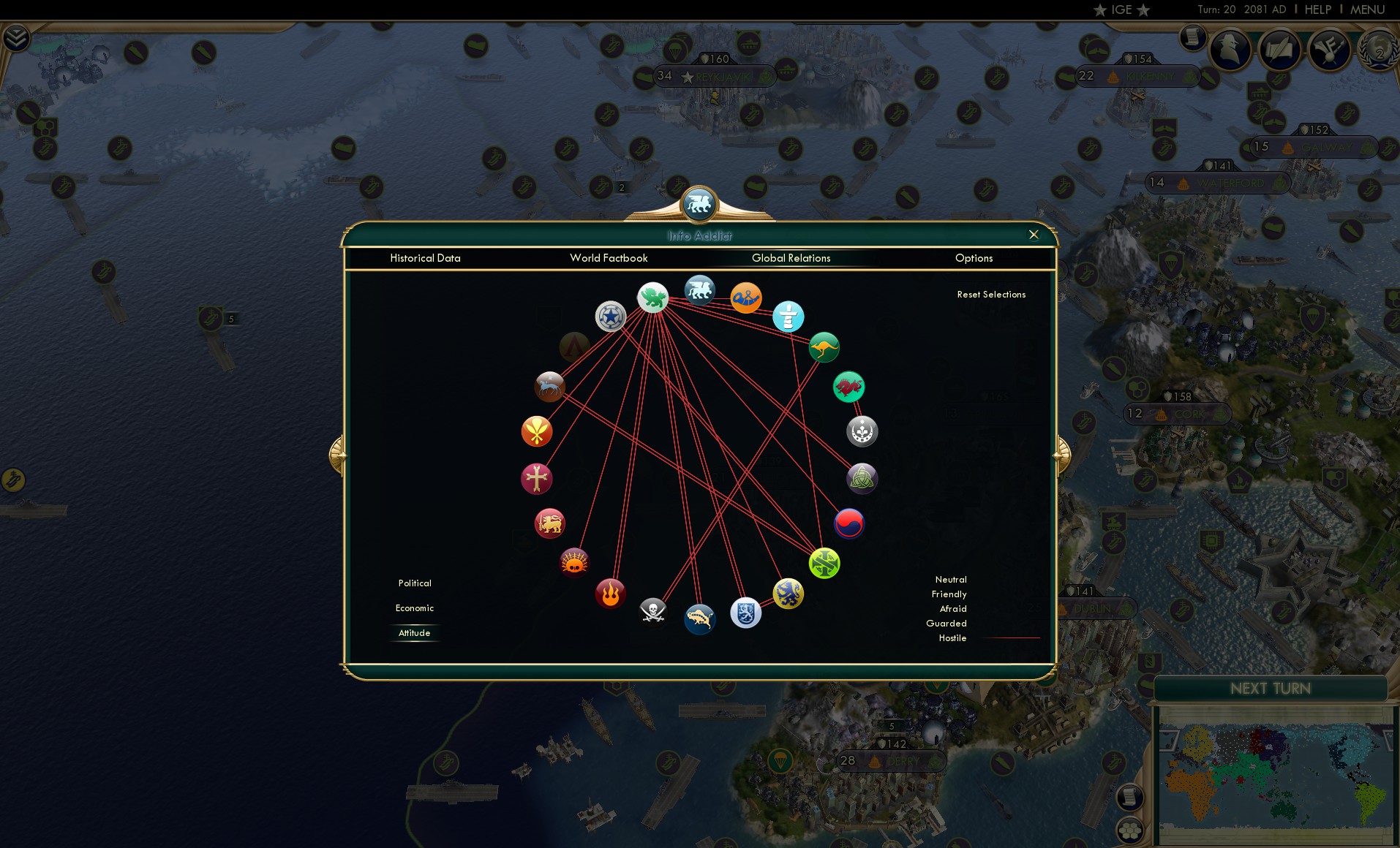Select the Inuit inukshuk civilization icon
The height and width of the screenshot is (848, 1400).
[x=789, y=317]
